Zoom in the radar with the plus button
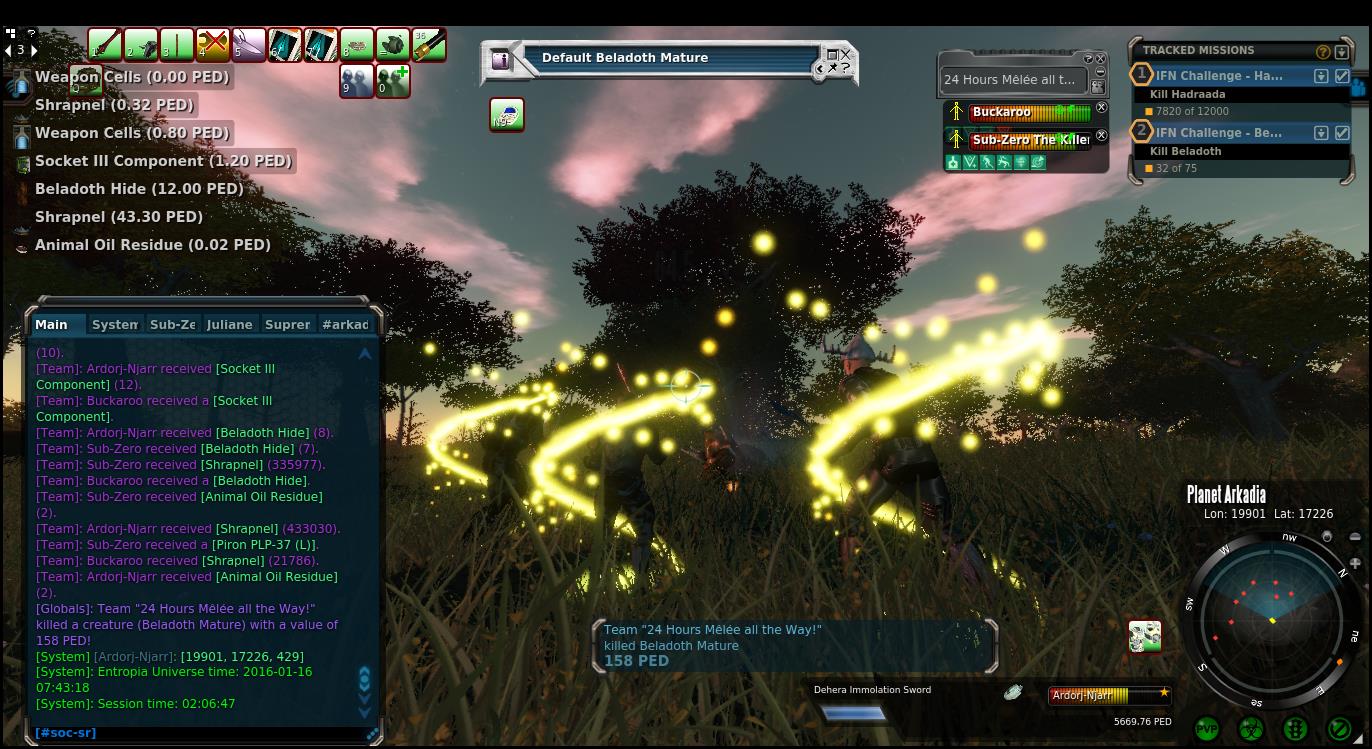 (1354, 564)
